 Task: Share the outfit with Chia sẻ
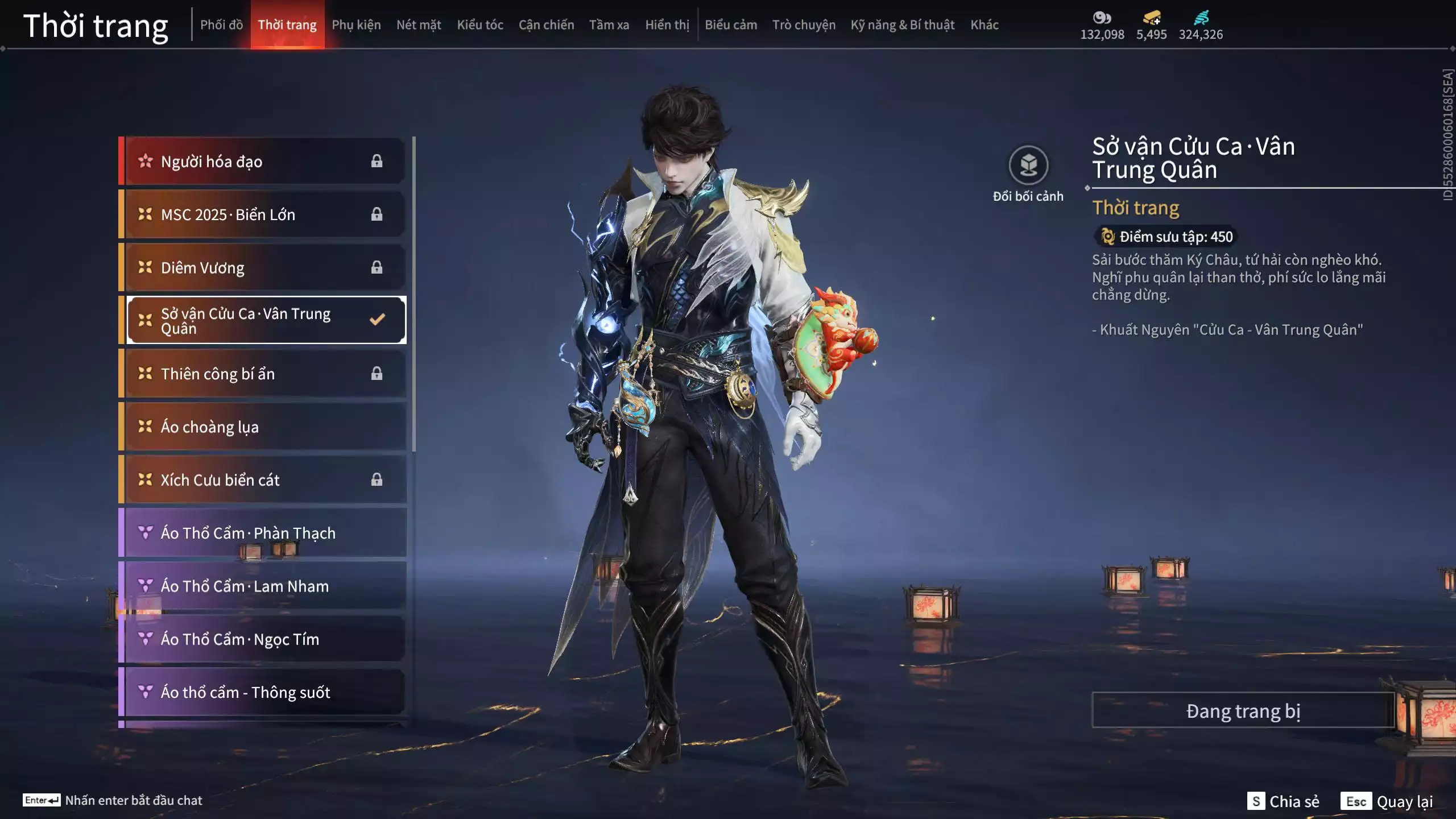point(1283,801)
